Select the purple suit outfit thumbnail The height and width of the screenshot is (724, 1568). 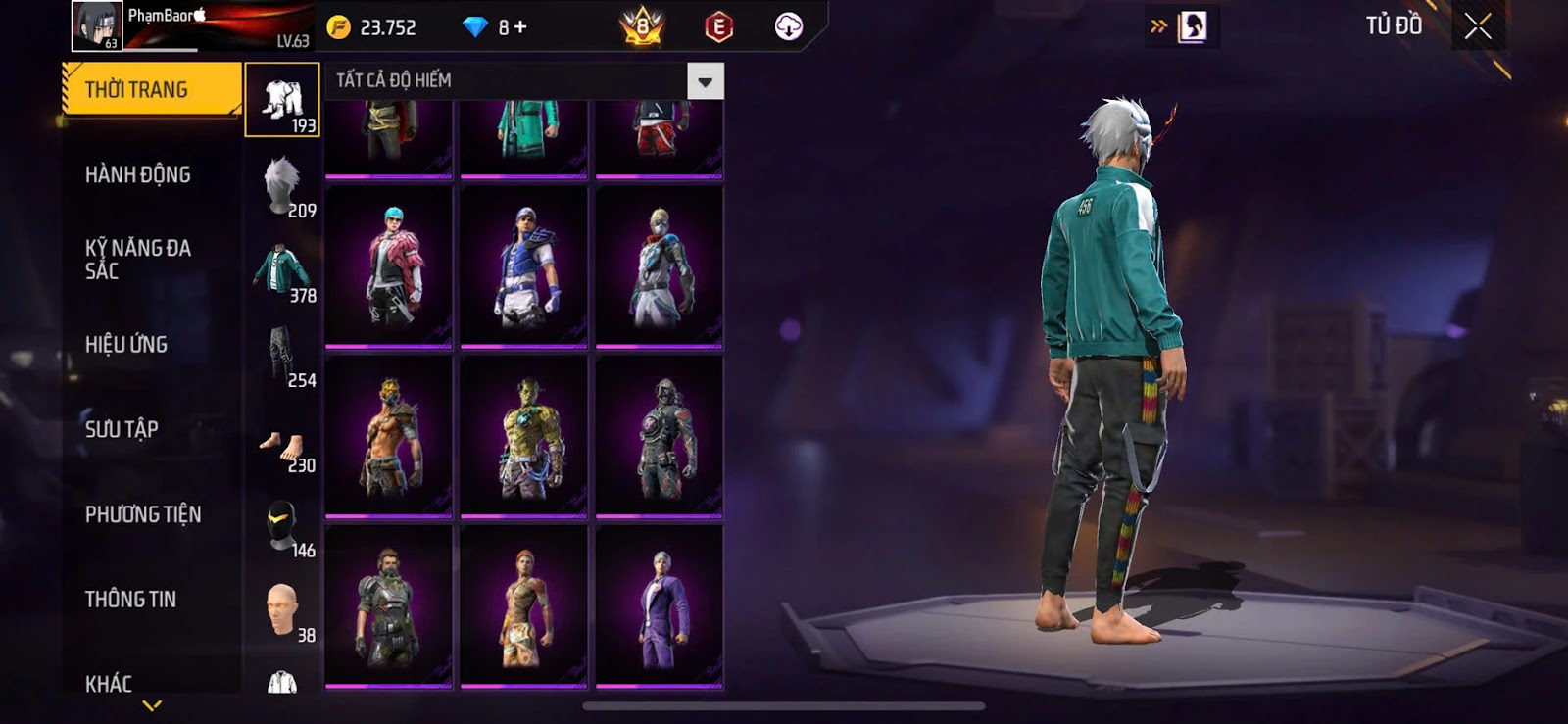(660, 606)
